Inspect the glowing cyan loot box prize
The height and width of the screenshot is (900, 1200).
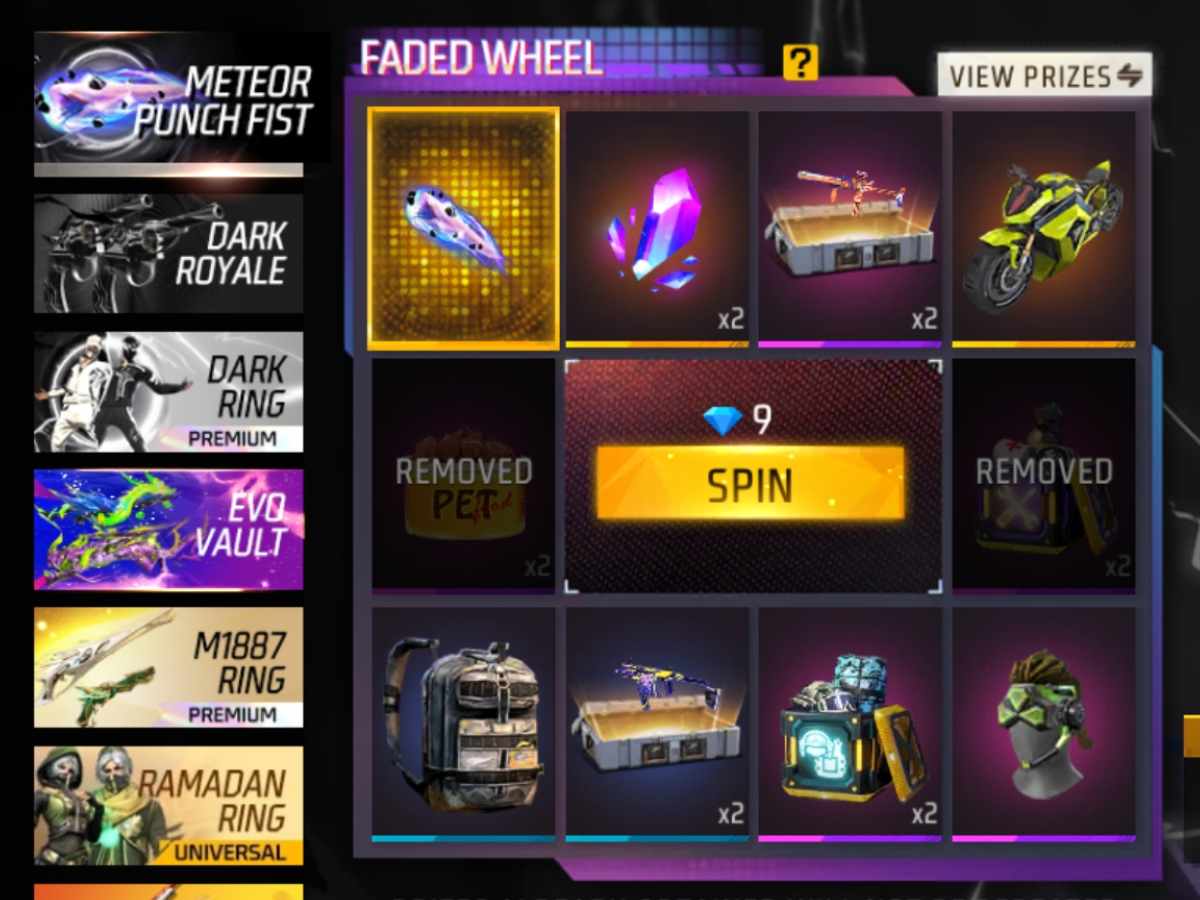click(850, 722)
